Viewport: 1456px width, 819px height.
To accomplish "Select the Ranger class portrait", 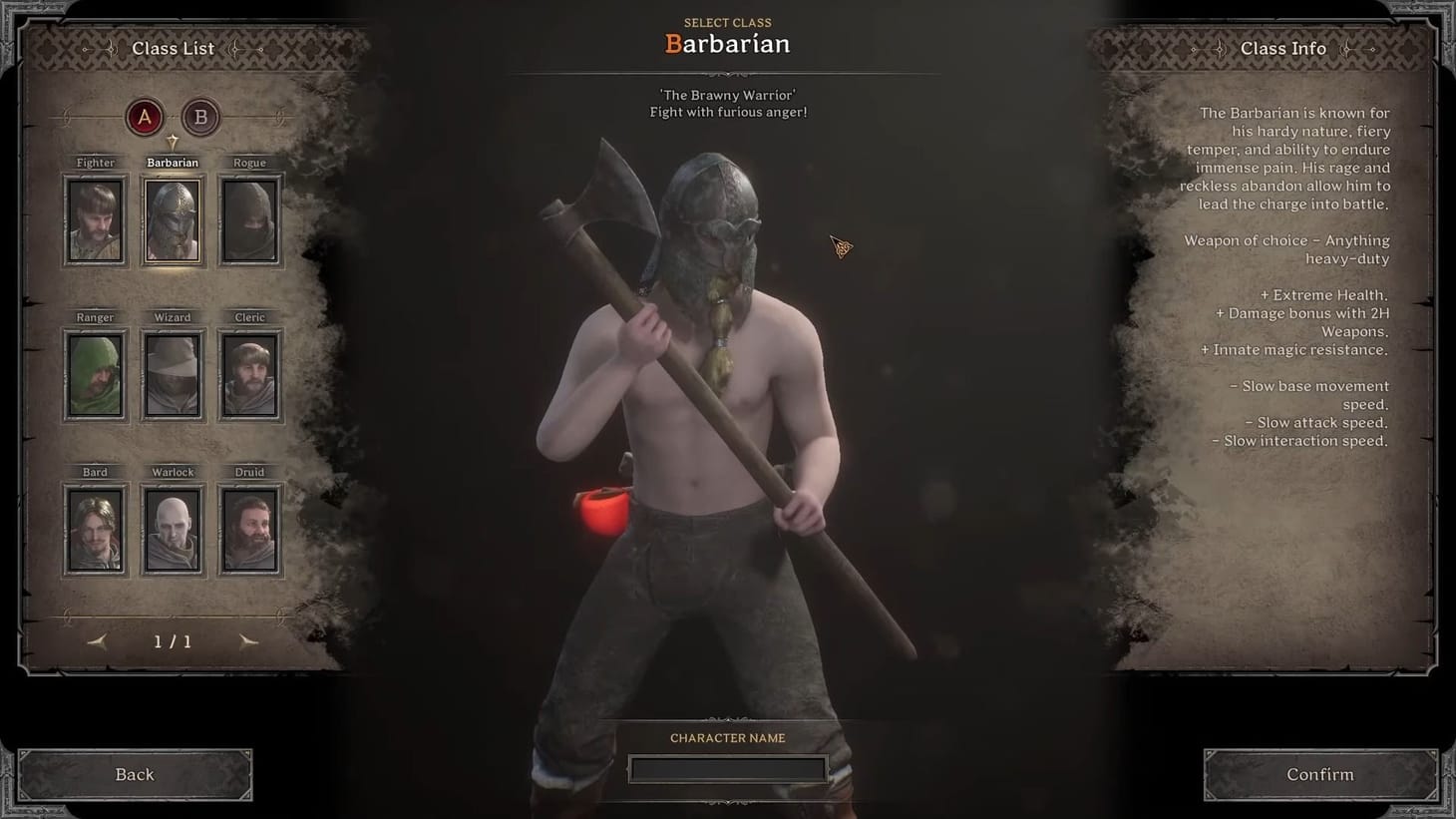I will pyautogui.click(x=95, y=374).
